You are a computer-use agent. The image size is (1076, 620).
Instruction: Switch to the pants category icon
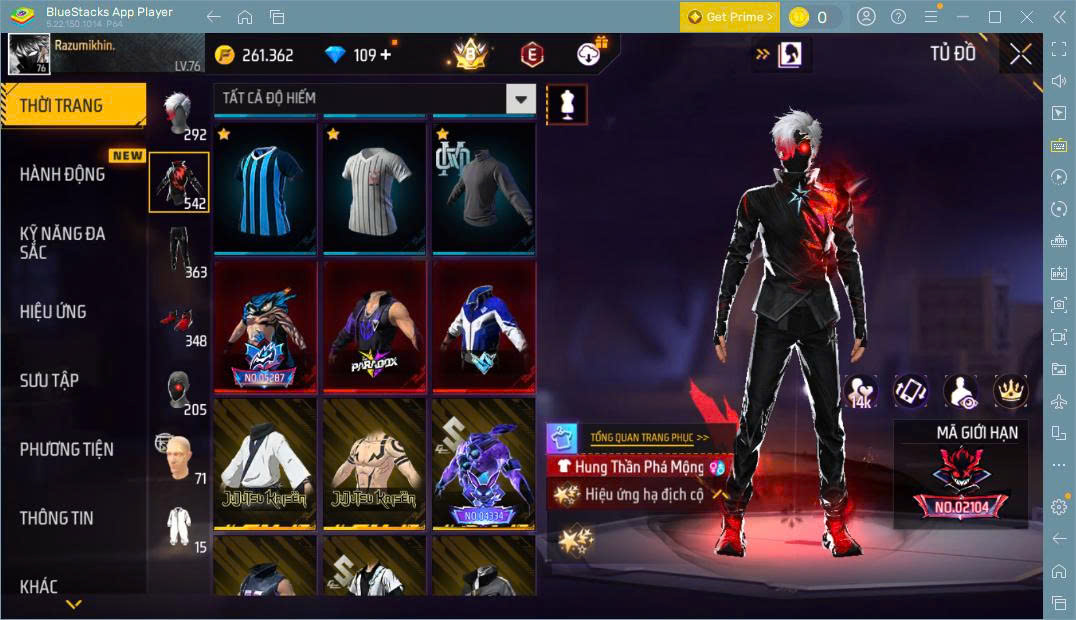tap(178, 251)
